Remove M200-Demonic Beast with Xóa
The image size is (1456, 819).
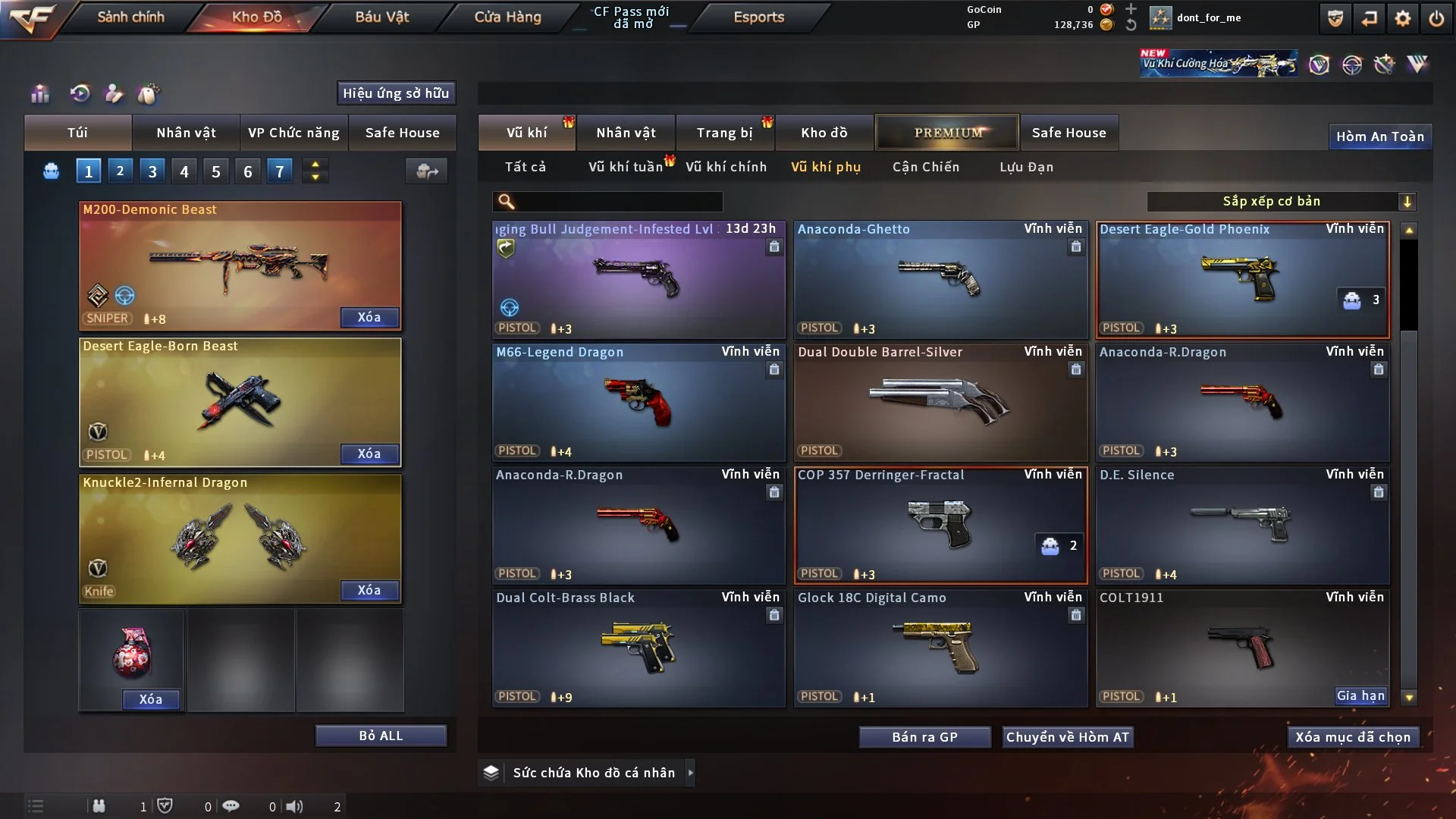click(x=369, y=317)
